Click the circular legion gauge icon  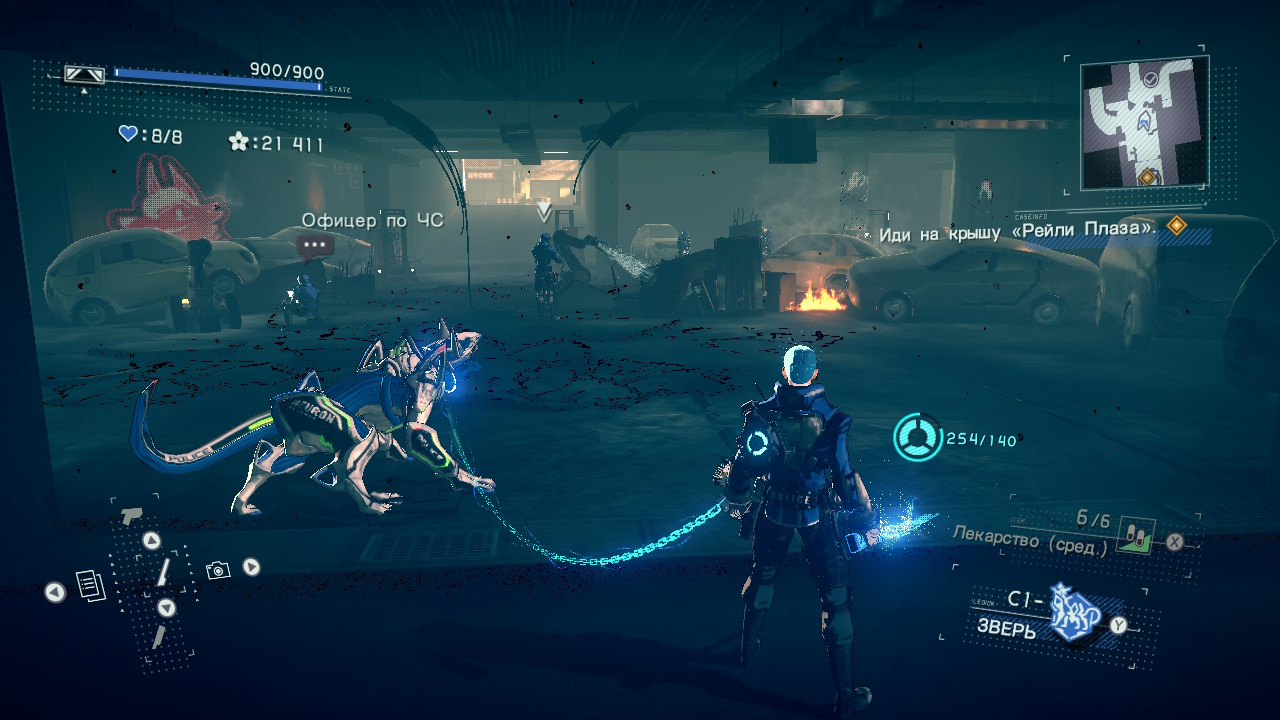(x=918, y=439)
